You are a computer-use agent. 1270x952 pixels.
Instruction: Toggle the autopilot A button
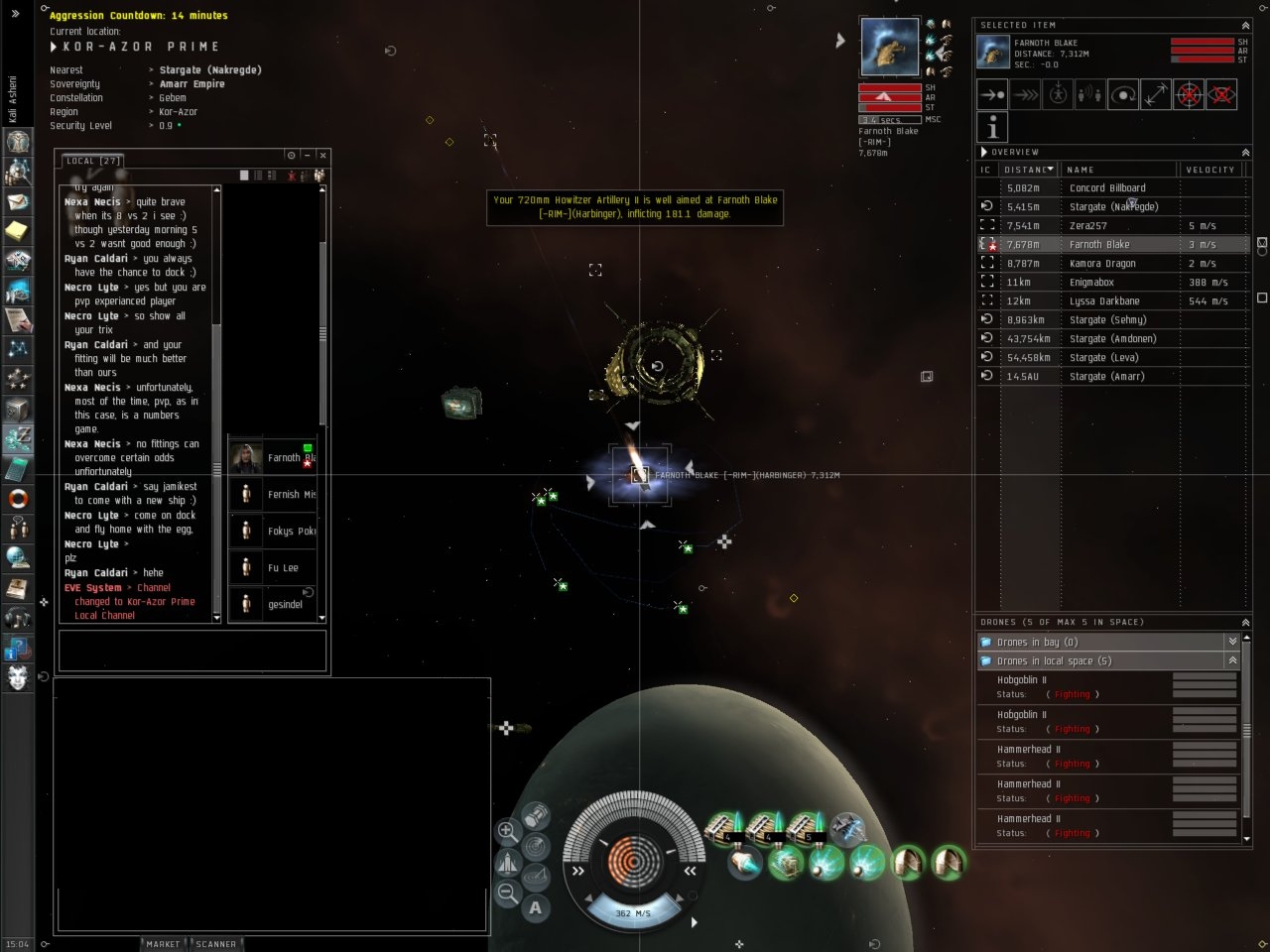536,907
